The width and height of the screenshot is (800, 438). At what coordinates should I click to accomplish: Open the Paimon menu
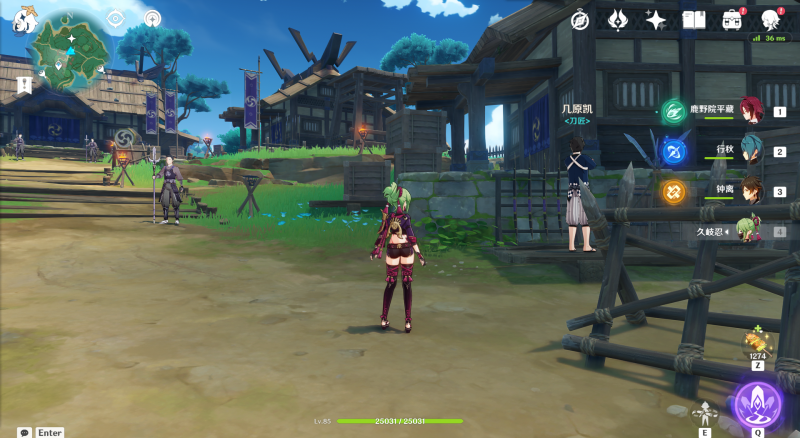(24, 22)
